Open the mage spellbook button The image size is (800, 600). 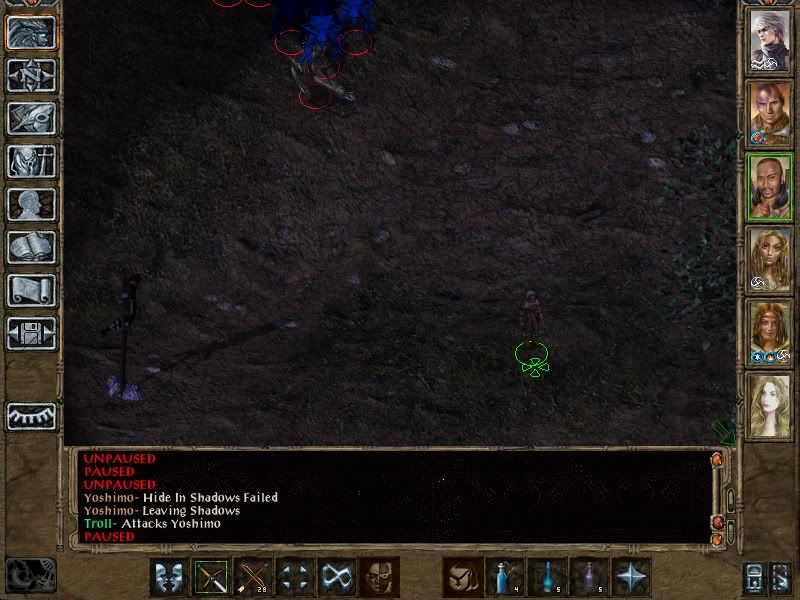click(32, 247)
